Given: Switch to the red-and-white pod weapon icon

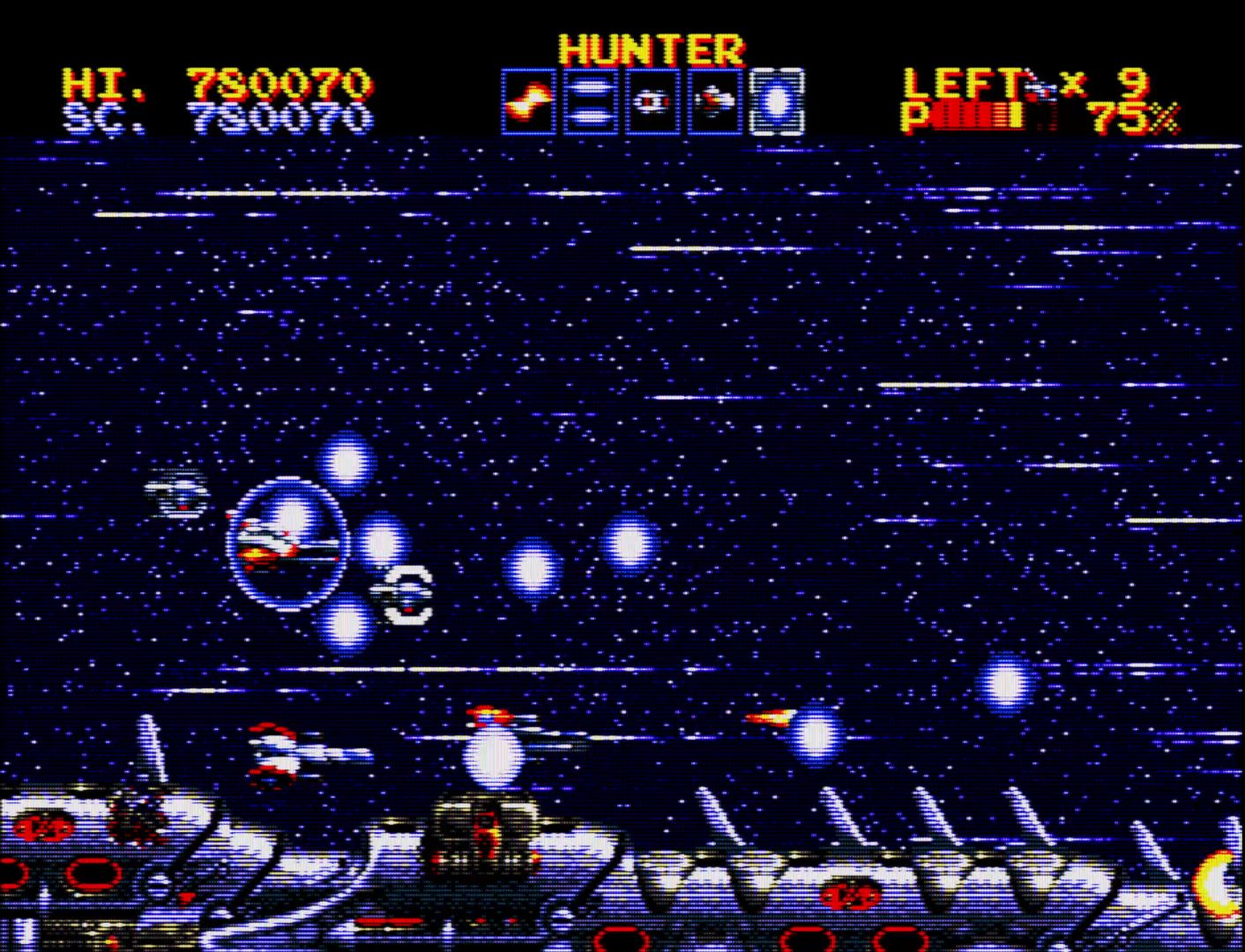Looking at the screenshot, I should [652, 101].
